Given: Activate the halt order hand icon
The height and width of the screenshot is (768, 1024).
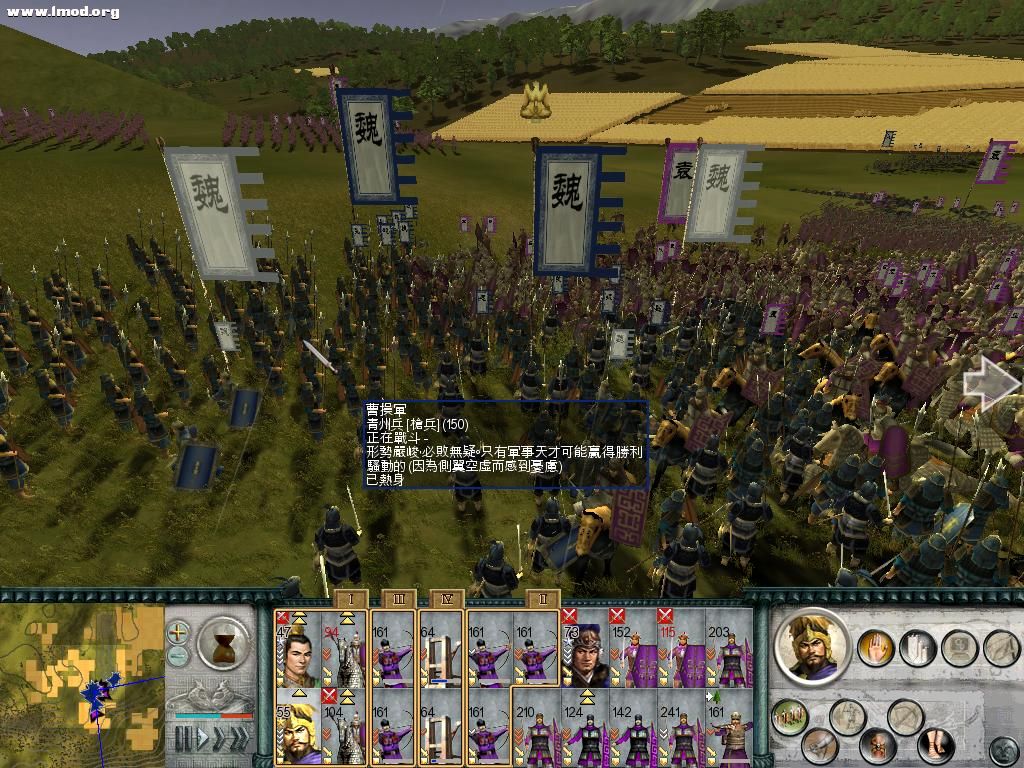Looking at the screenshot, I should point(876,648).
